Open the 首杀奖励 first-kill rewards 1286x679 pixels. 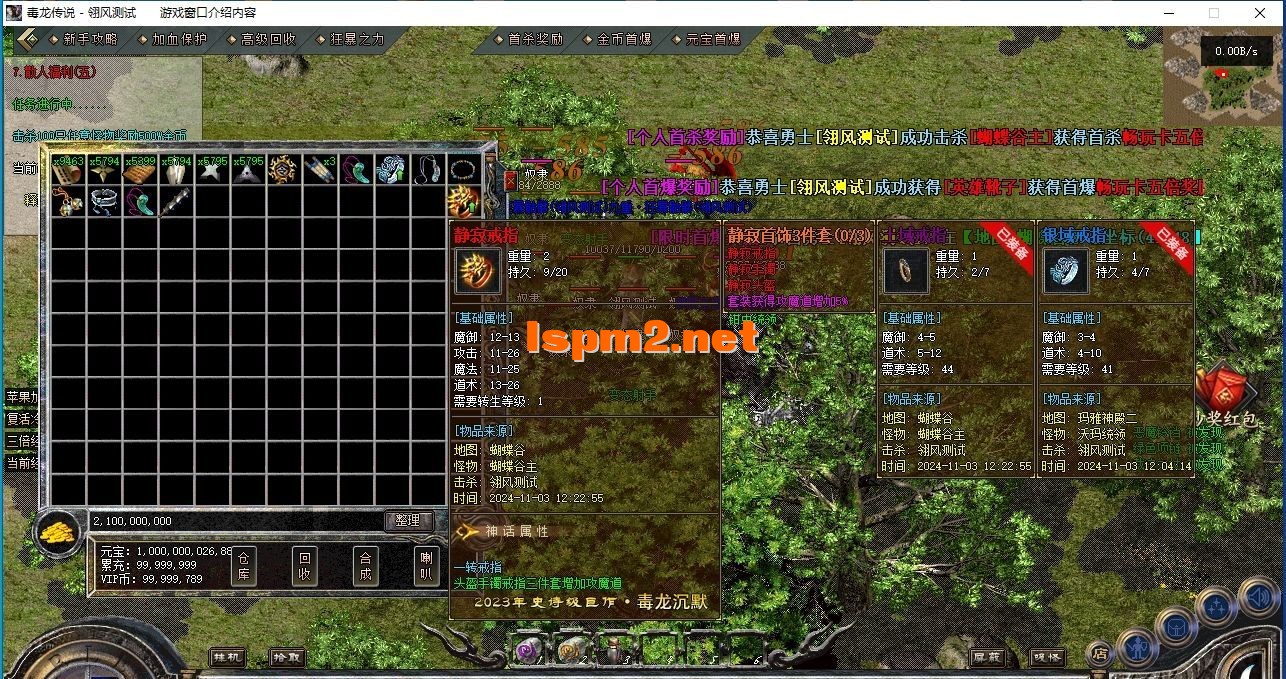535,39
